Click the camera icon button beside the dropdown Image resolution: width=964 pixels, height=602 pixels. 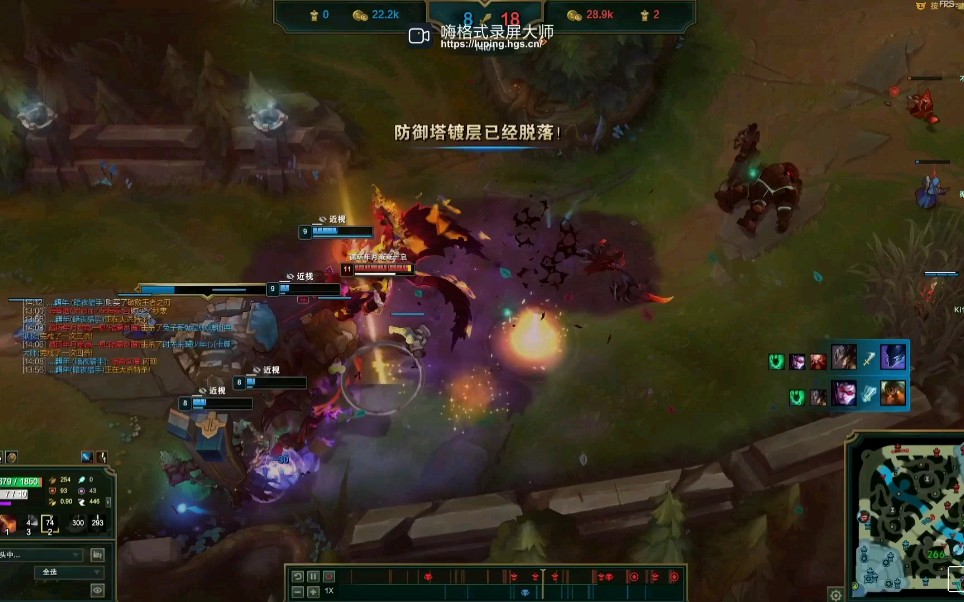(x=97, y=555)
